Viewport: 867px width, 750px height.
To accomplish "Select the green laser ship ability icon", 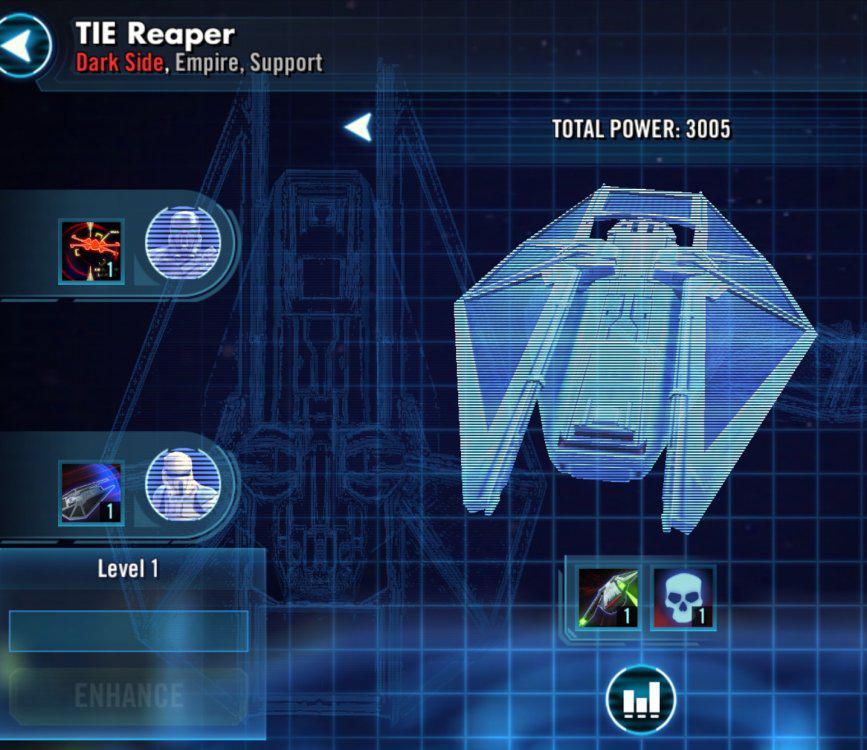I will [608, 598].
